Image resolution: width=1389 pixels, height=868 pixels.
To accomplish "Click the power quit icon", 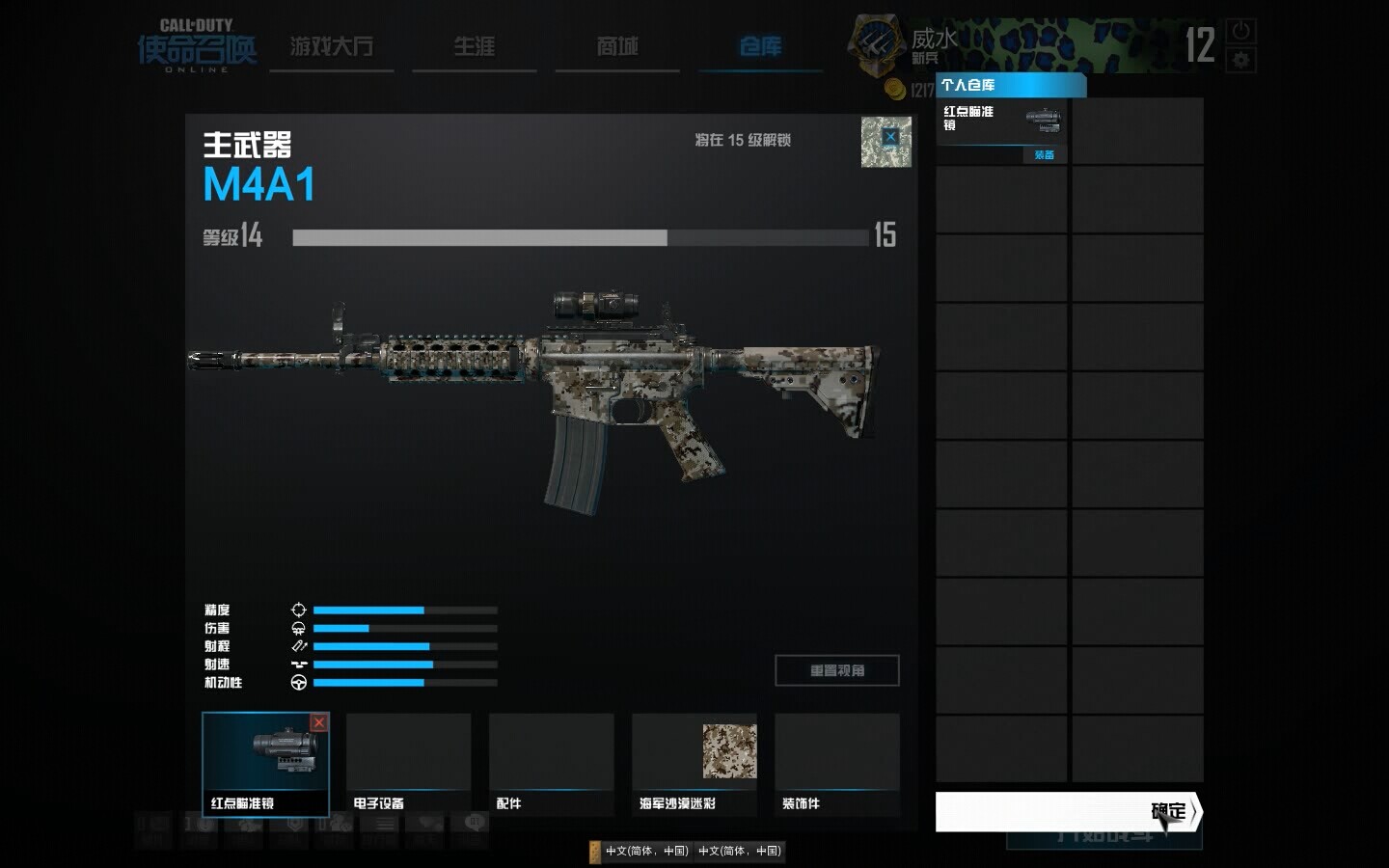I will click(1240, 31).
